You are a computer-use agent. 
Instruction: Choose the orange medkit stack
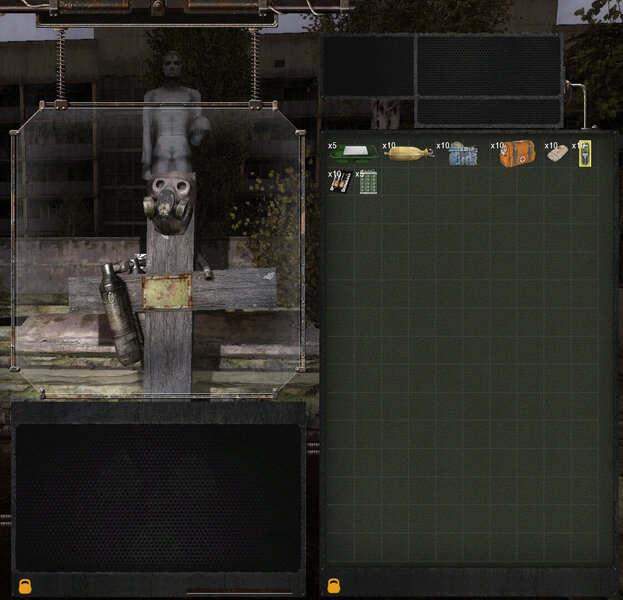pos(517,154)
